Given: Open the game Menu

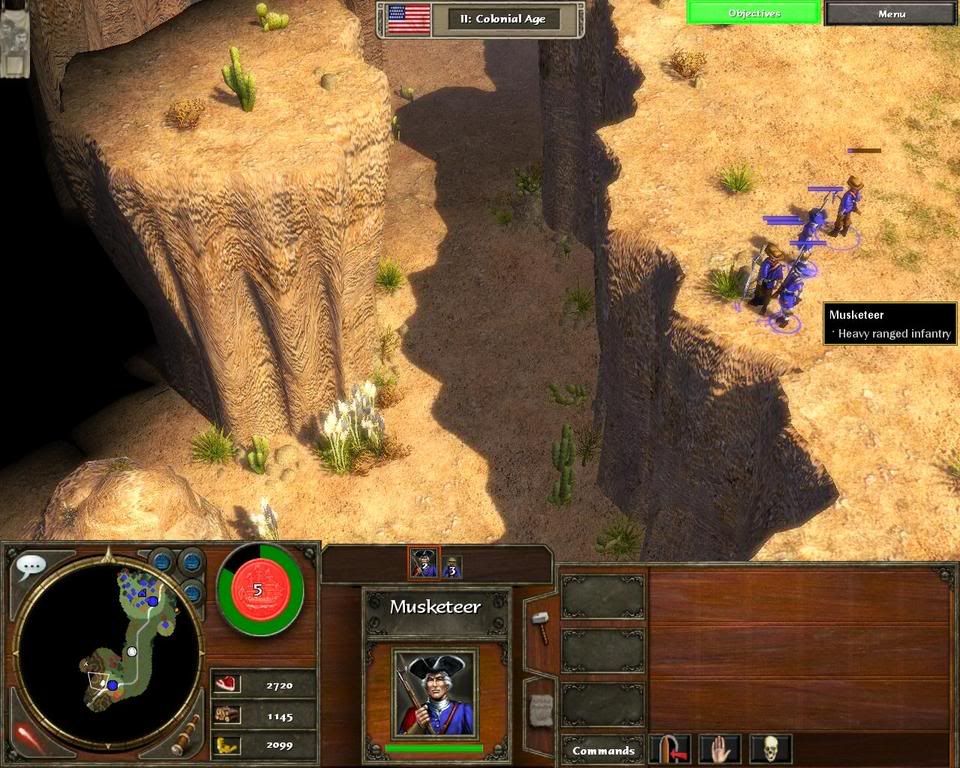Looking at the screenshot, I should [x=891, y=13].
